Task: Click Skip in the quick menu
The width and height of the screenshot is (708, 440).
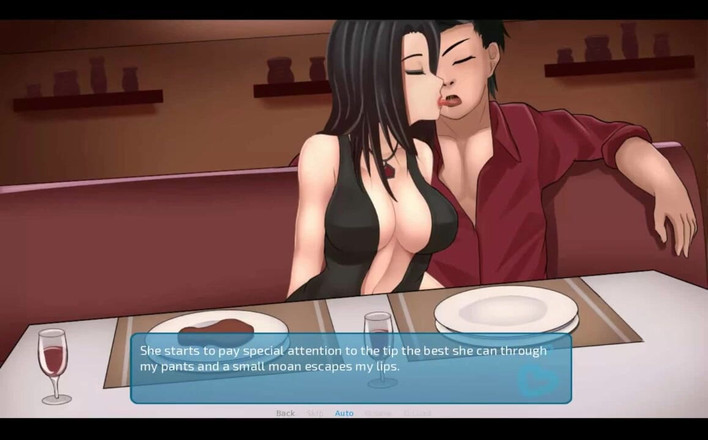Action: click(x=314, y=413)
